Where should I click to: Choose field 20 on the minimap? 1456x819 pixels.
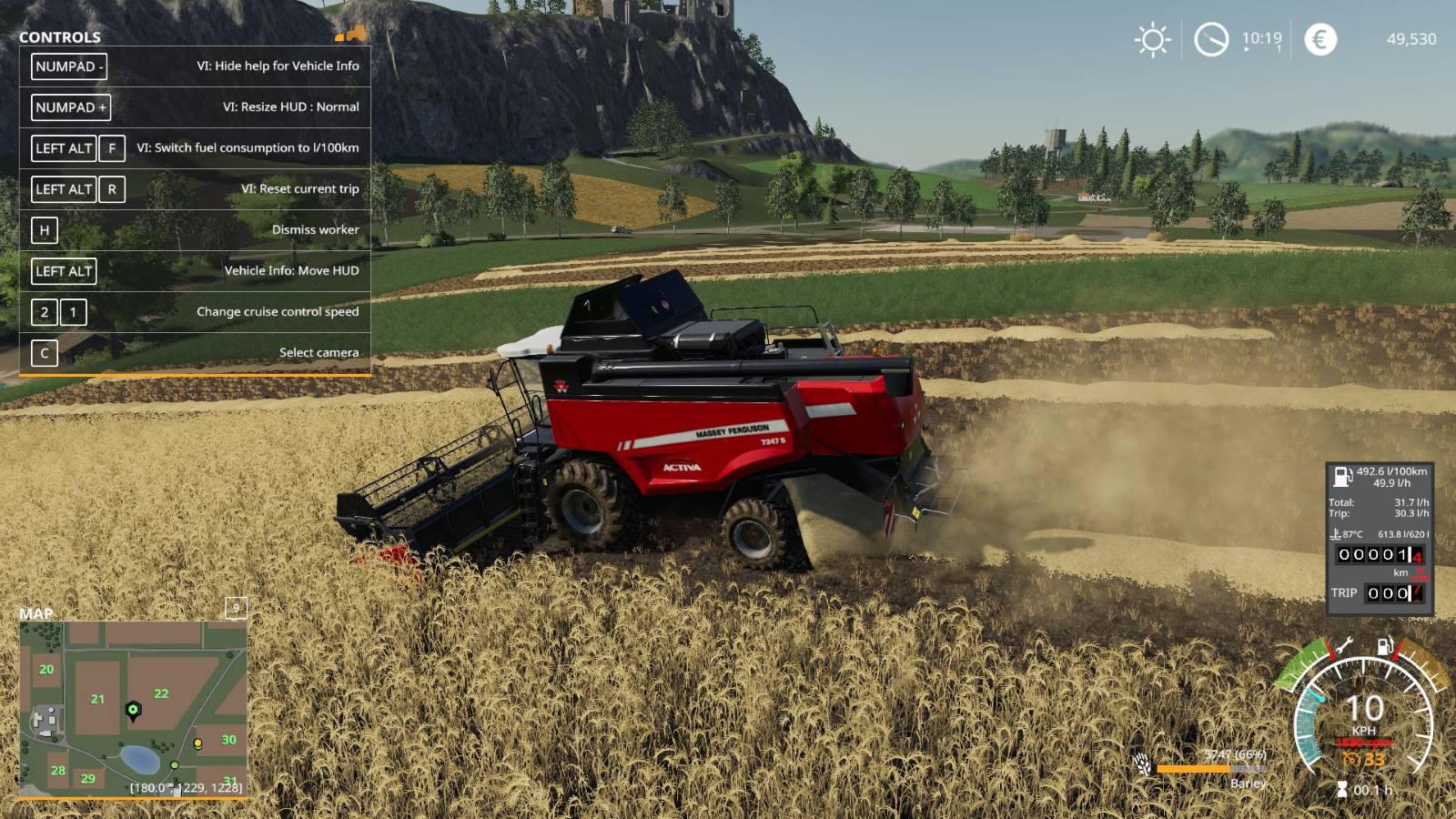(46, 669)
